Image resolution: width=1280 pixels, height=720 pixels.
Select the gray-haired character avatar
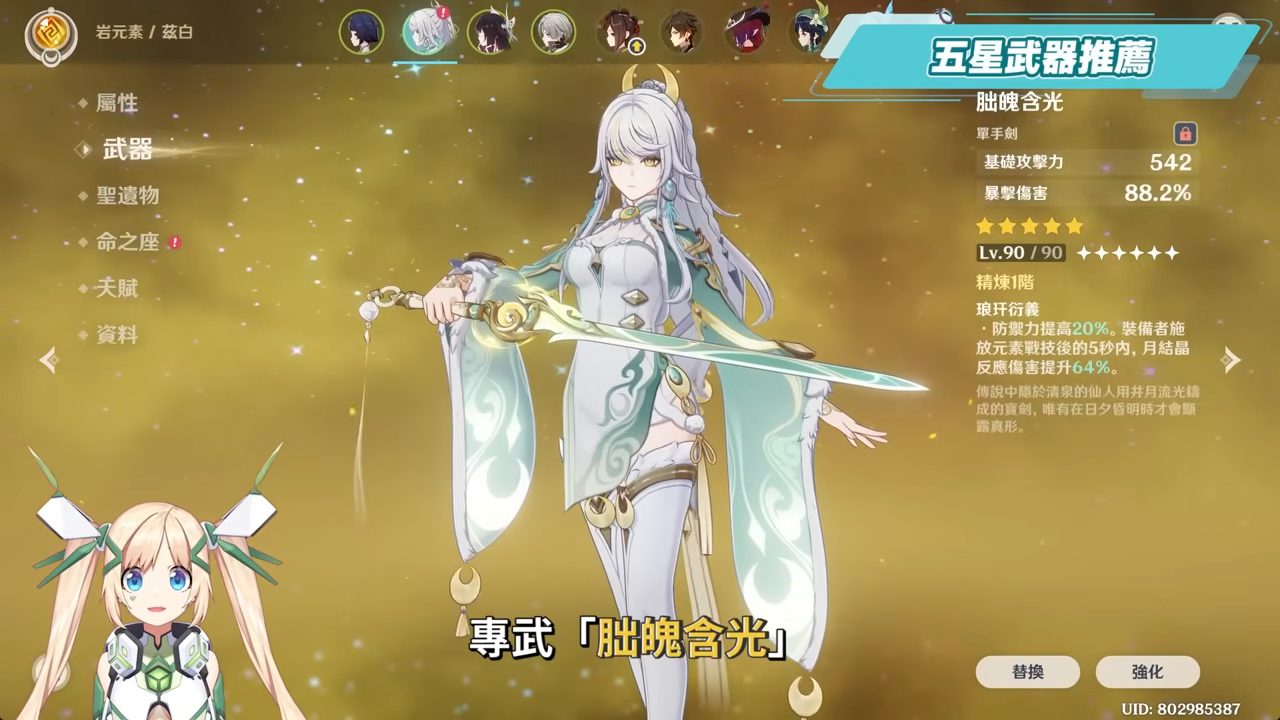[x=550, y=32]
